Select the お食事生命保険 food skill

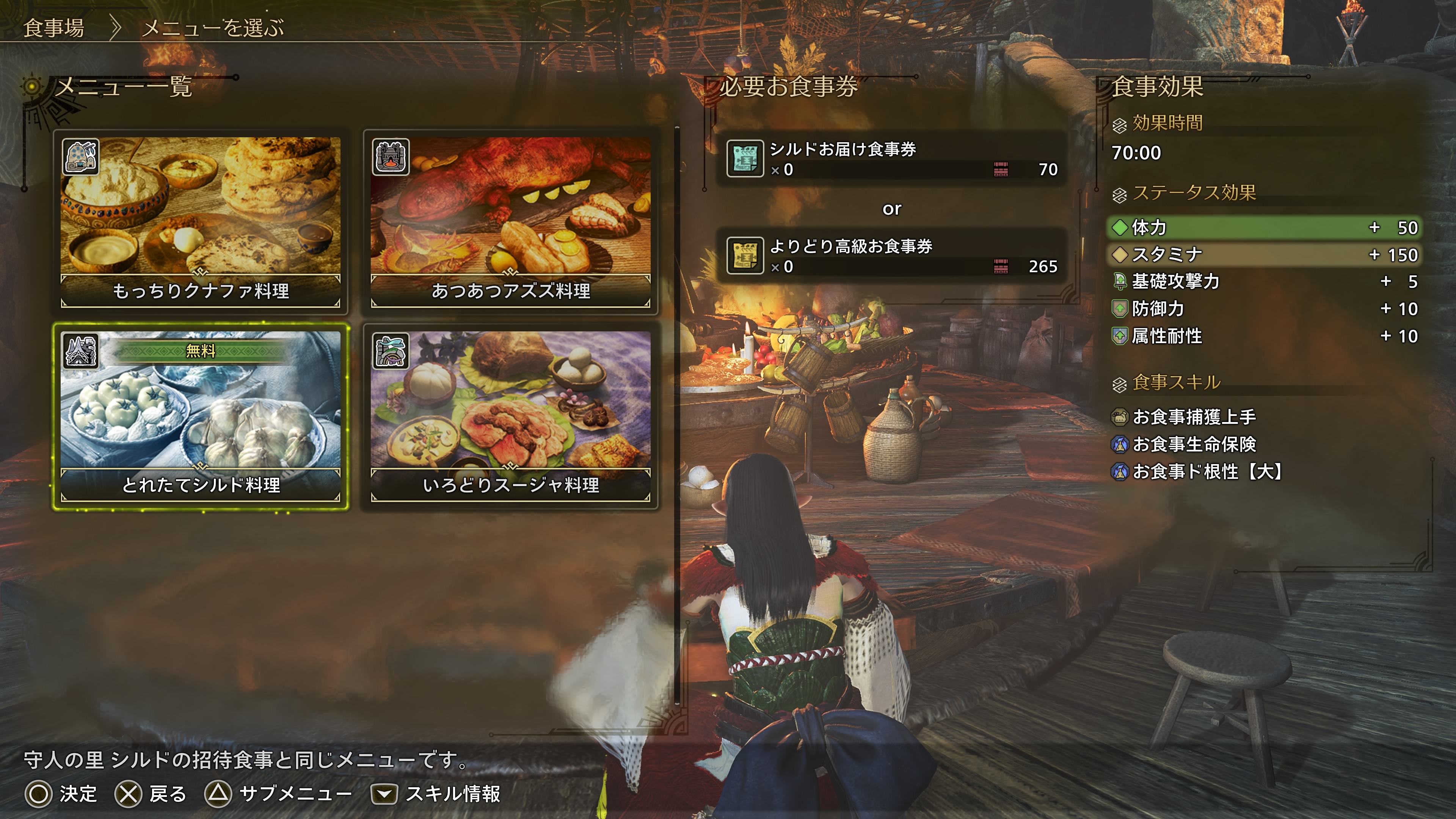1194,444
